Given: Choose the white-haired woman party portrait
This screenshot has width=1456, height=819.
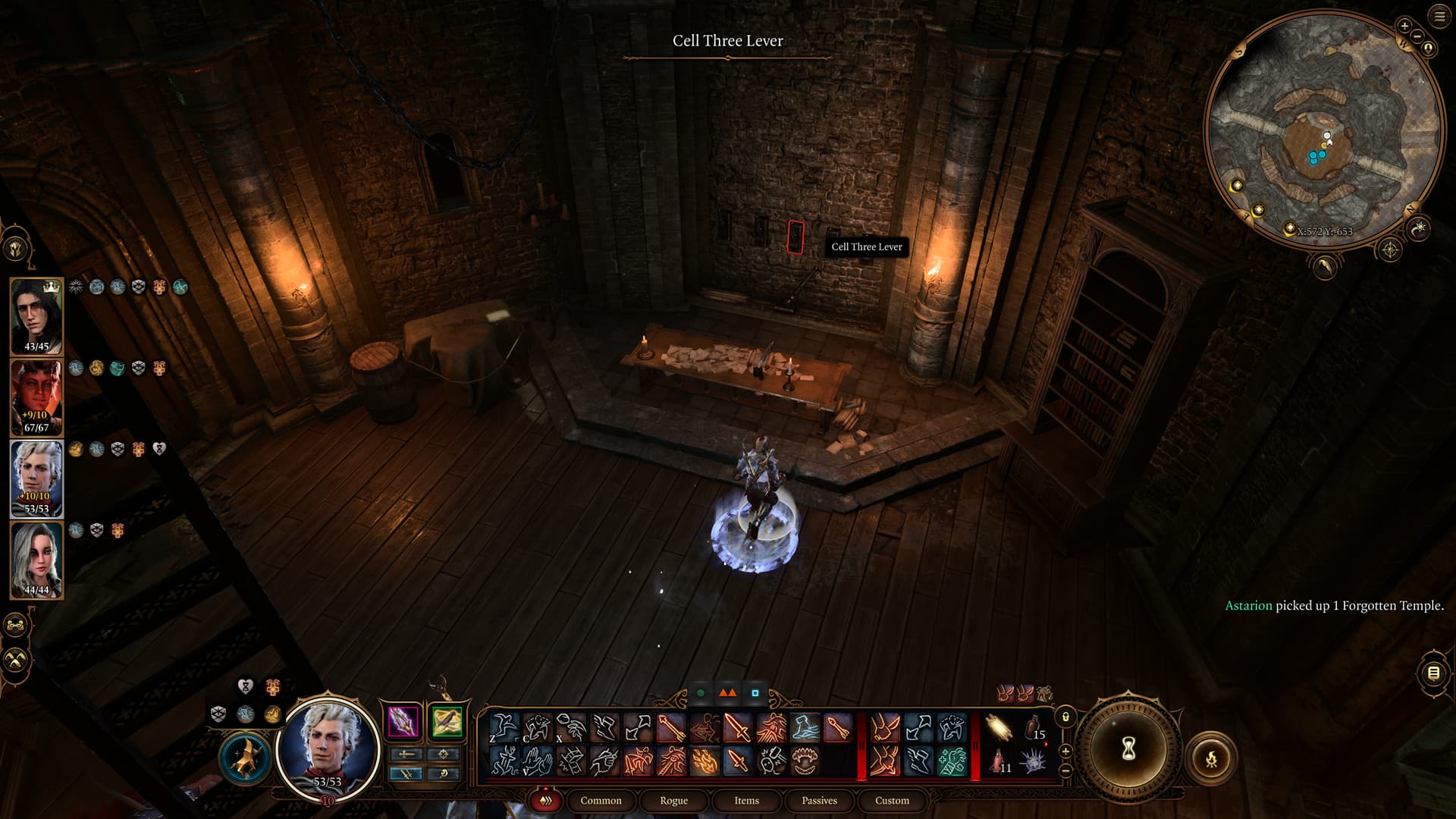Looking at the screenshot, I should tap(36, 560).
